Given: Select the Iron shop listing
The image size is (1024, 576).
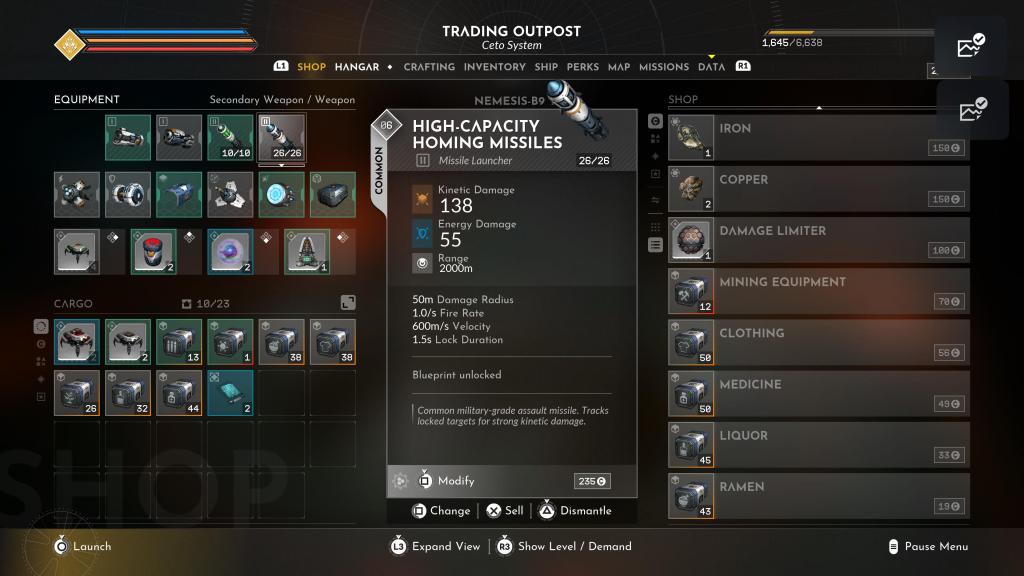Looking at the screenshot, I should click(818, 138).
